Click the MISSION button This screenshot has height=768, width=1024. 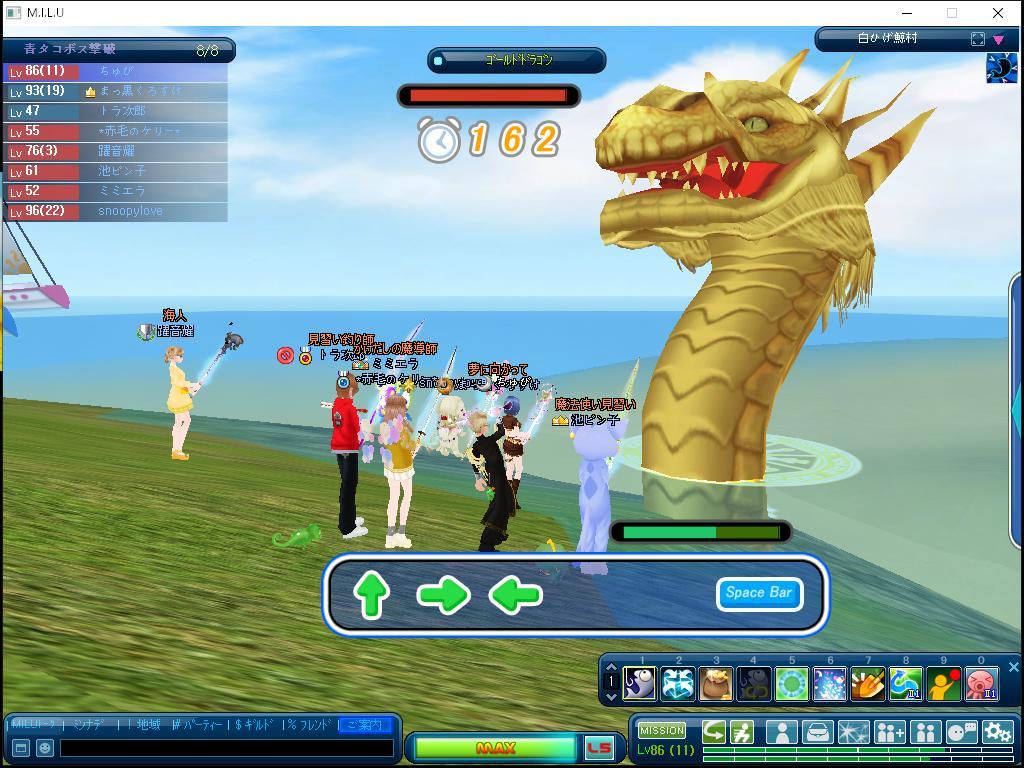(x=662, y=731)
